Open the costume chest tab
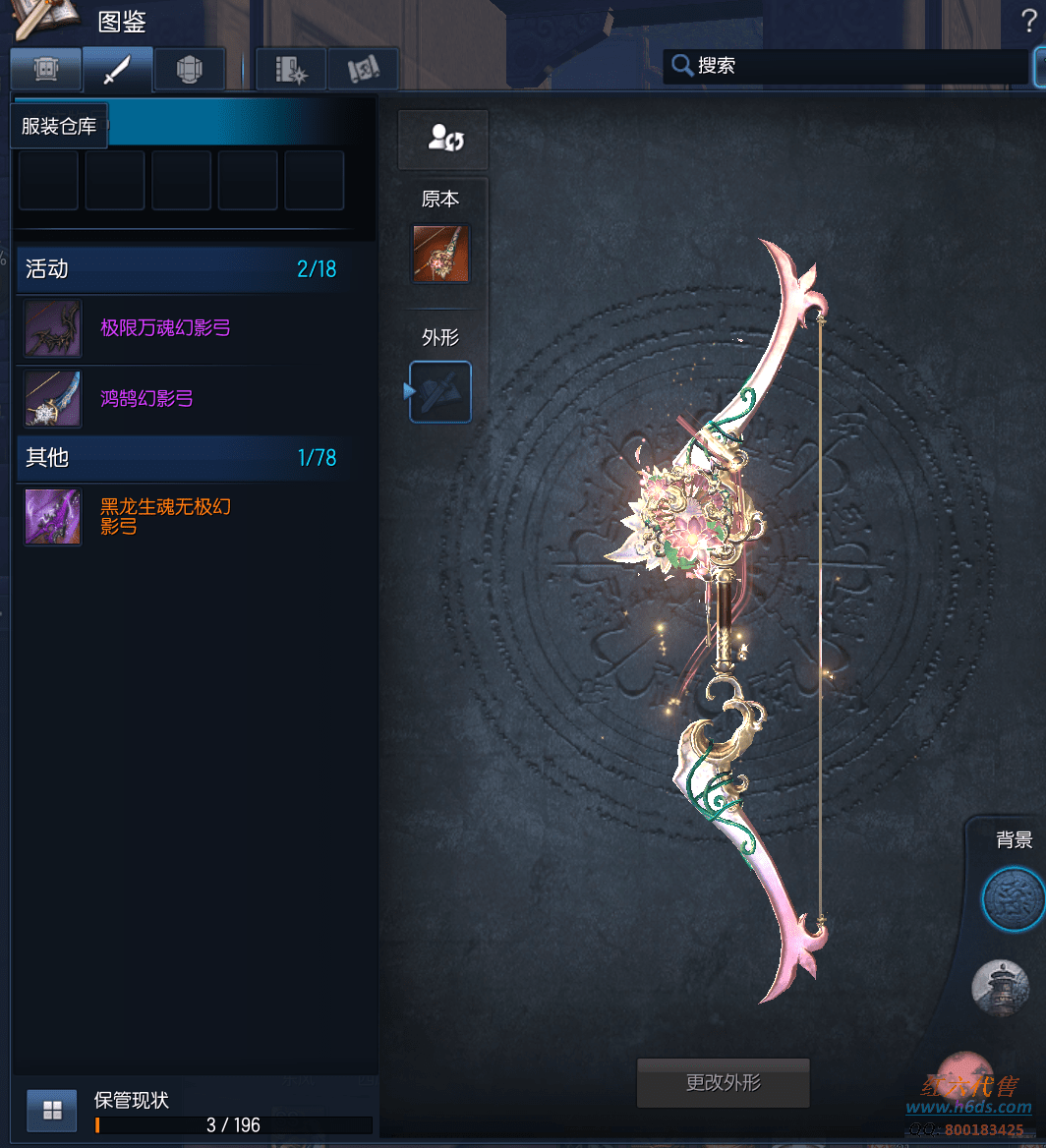This screenshot has height=1148, width=1046. tap(45, 70)
